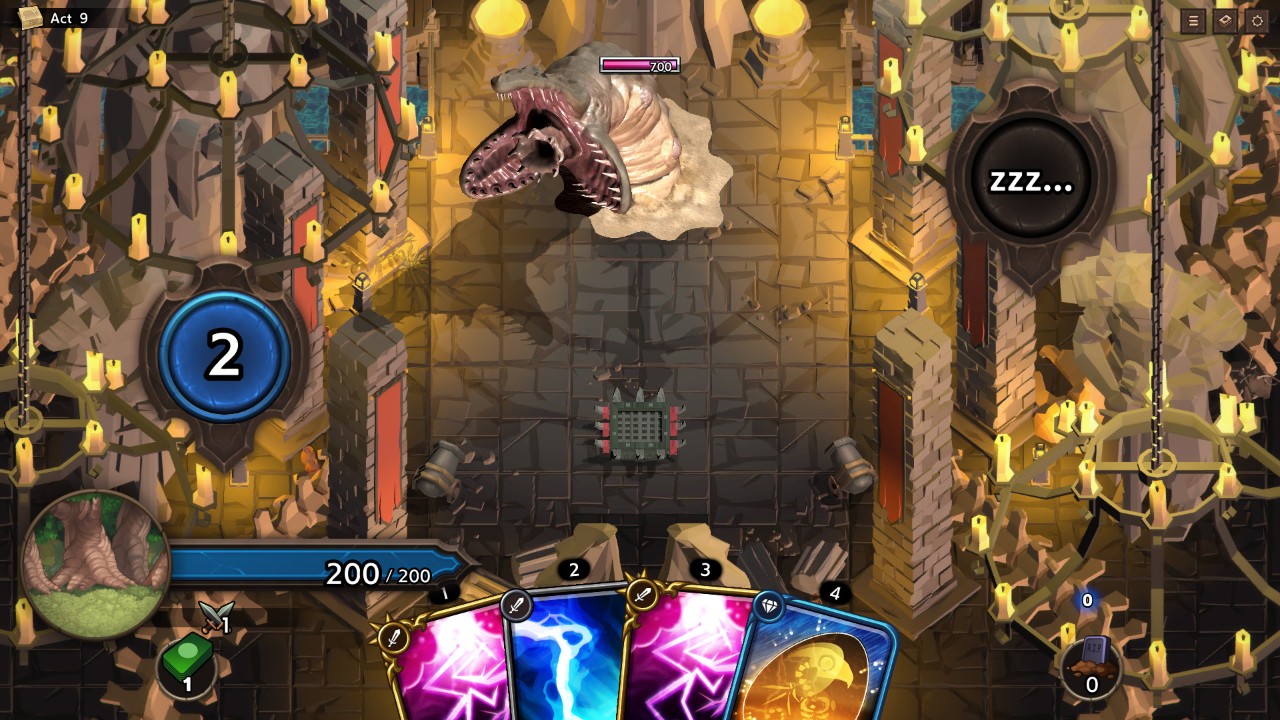This screenshot has width=1280, height=720.
Task: Click the sleeping zzz speech bubble
Action: click(x=1031, y=182)
